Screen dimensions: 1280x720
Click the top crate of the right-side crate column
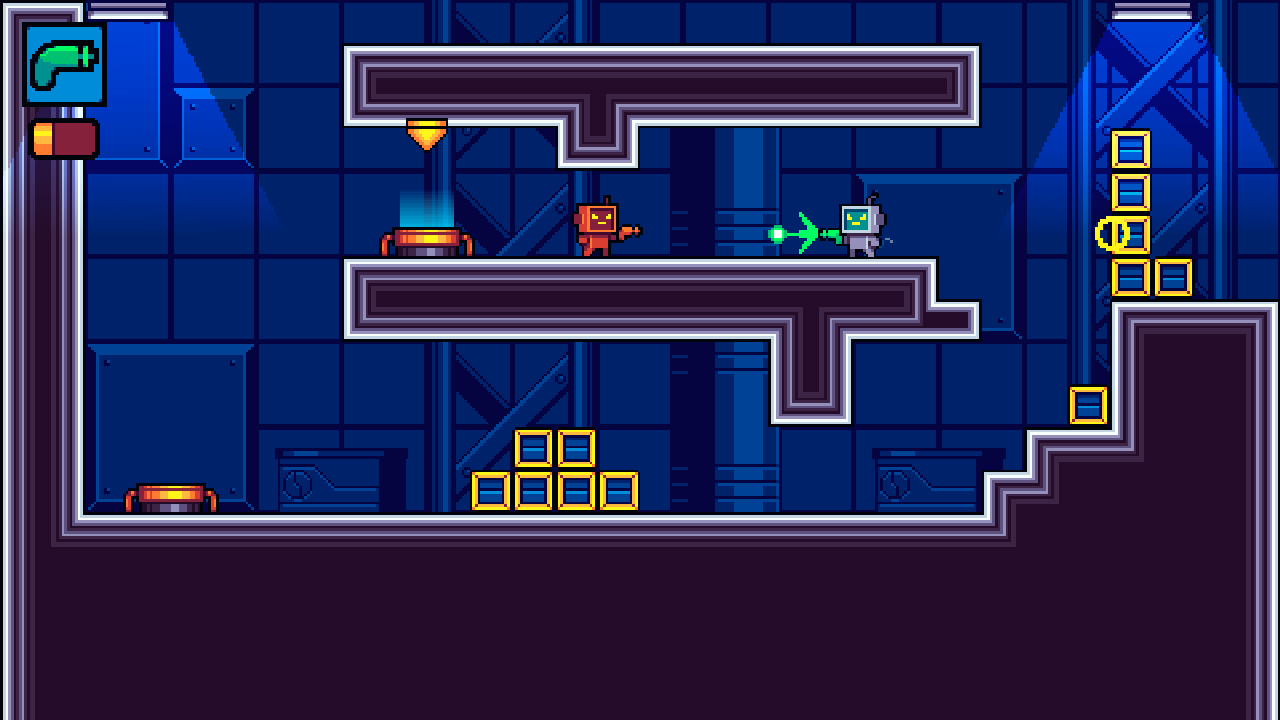coord(1130,150)
